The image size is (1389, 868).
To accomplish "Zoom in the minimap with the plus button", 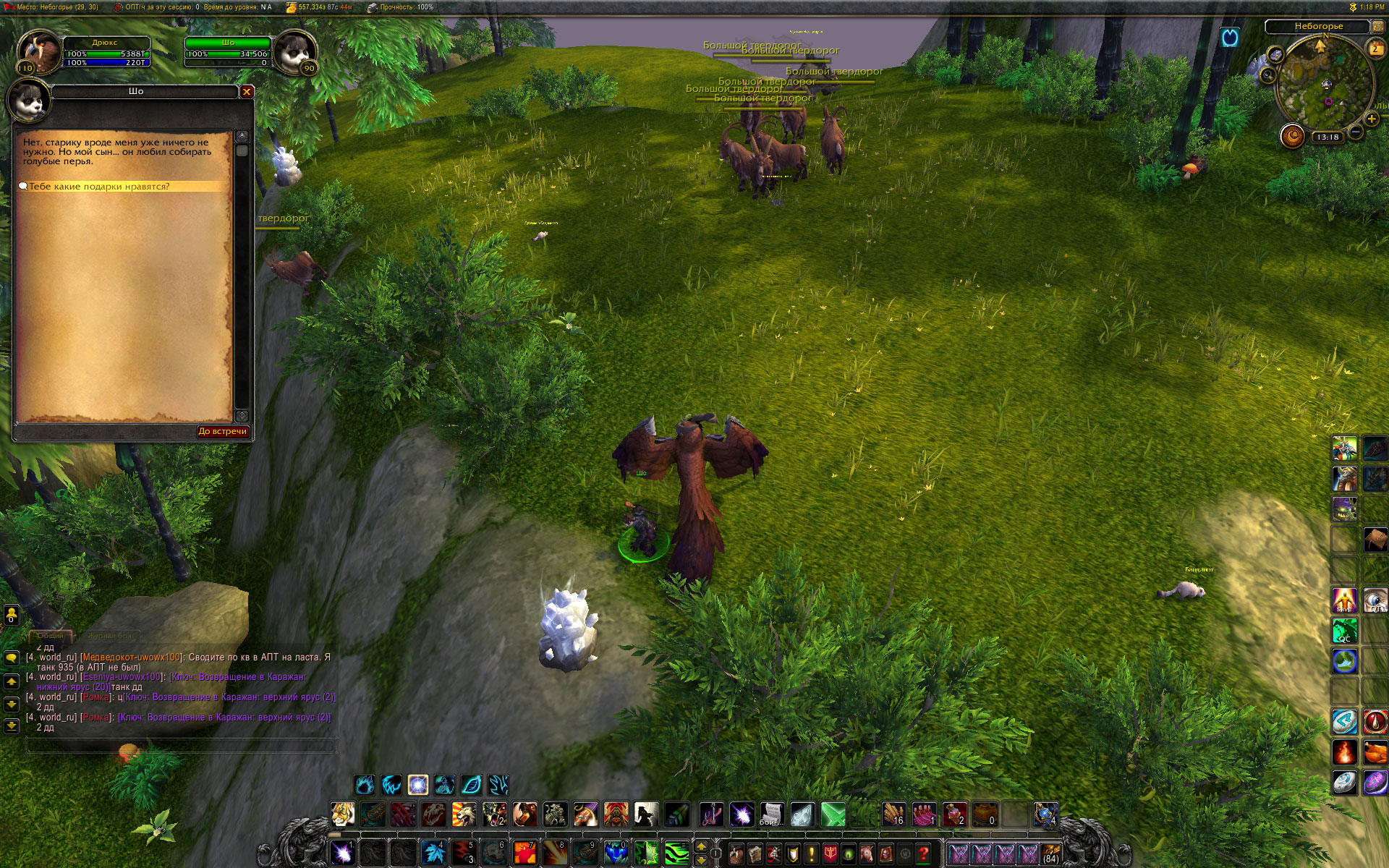I will [1371, 119].
